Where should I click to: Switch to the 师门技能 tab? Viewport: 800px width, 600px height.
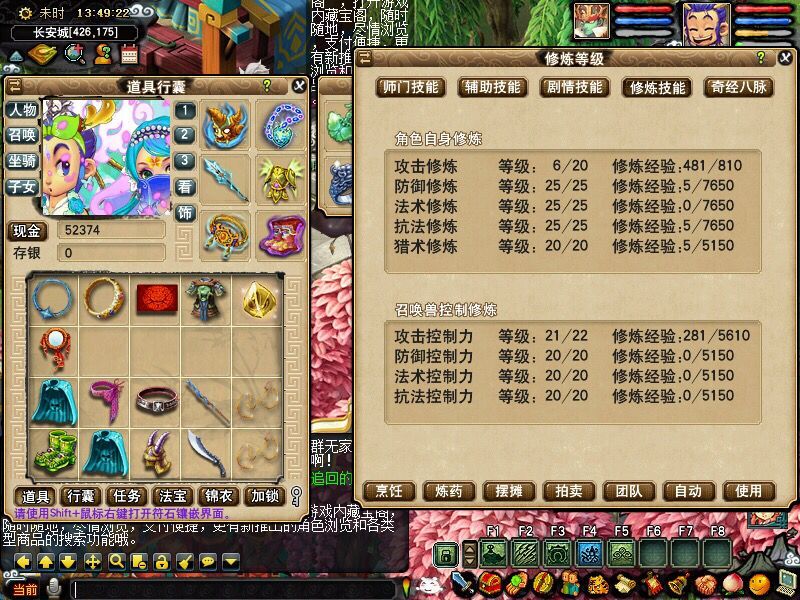[410, 87]
